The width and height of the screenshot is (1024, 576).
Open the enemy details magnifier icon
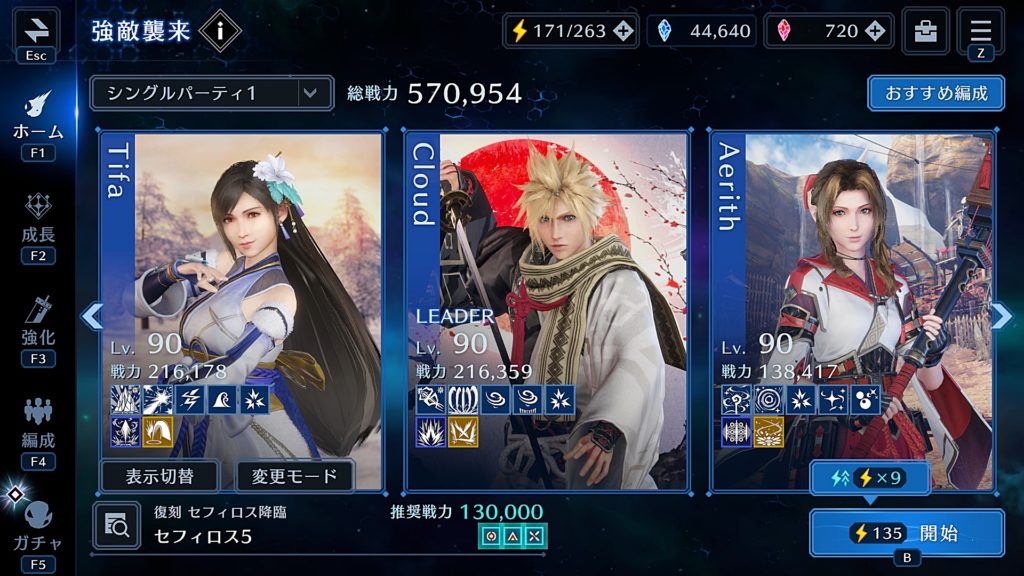pyautogui.click(x=117, y=526)
